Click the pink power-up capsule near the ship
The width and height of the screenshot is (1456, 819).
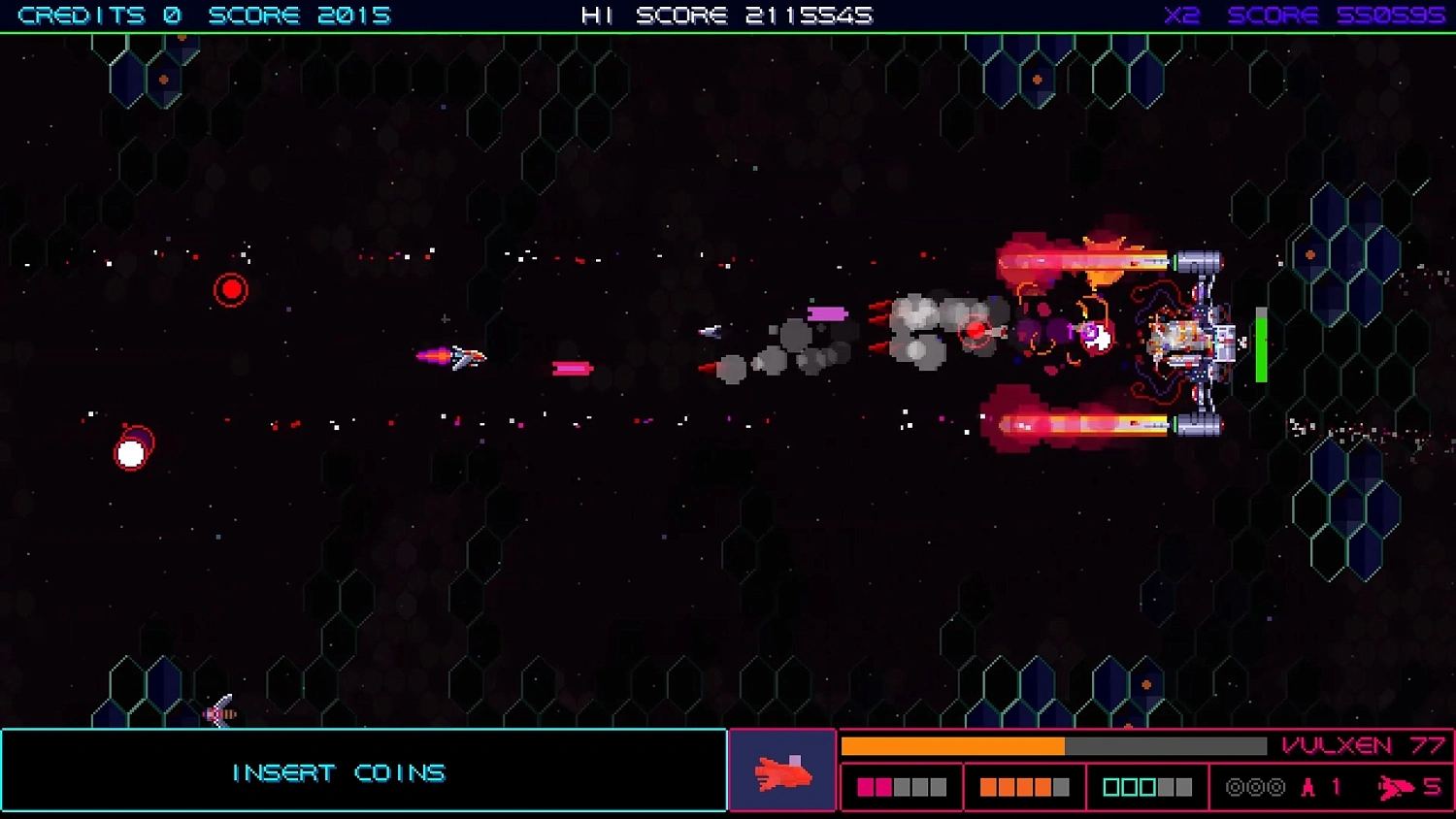[573, 367]
